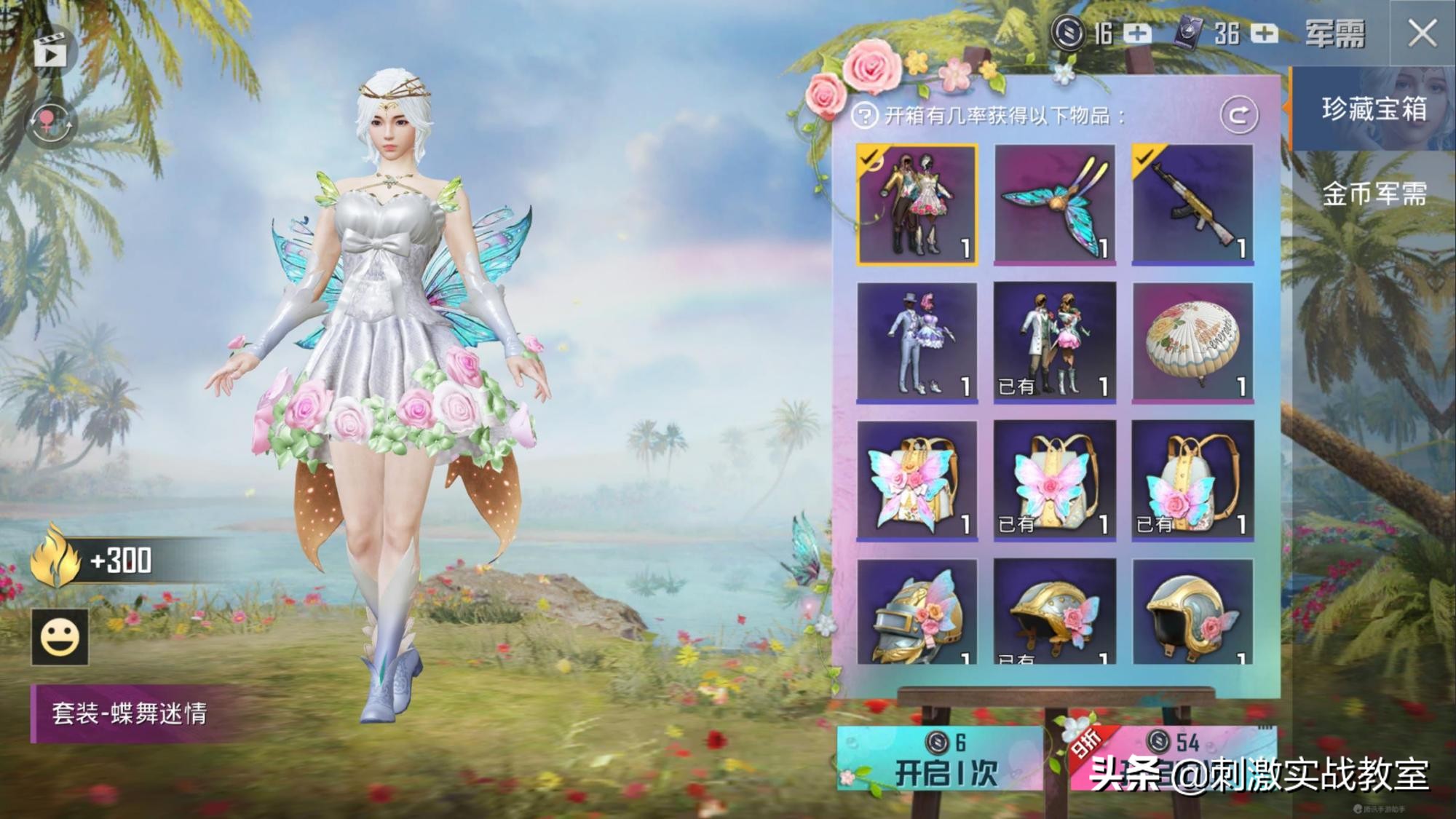
Task: Add more crate coupon tickets
Action: pyautogui.click(x=1265, y=33)
